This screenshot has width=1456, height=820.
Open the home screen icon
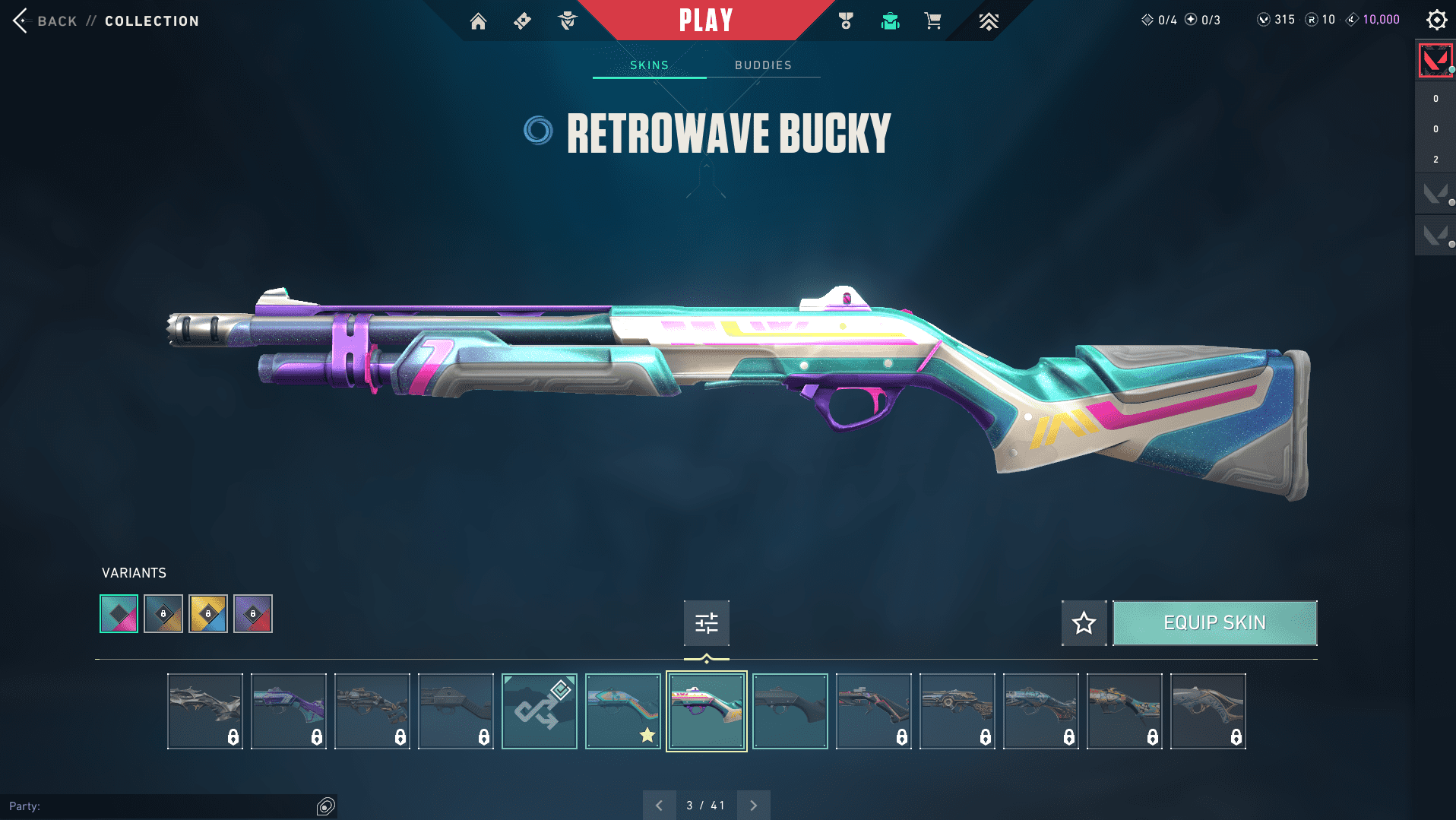478,21
